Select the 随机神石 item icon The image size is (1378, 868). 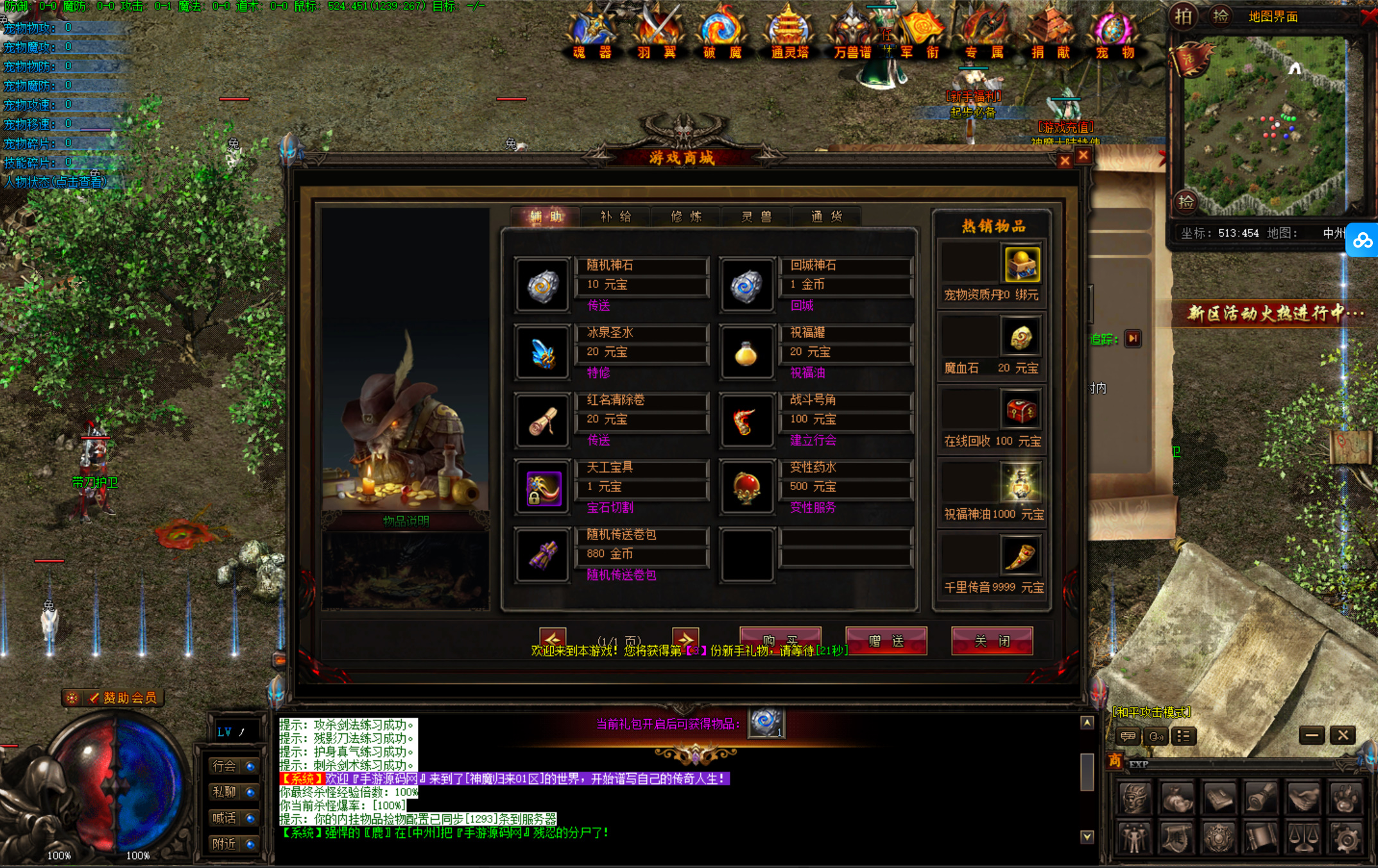click(542, 285)
